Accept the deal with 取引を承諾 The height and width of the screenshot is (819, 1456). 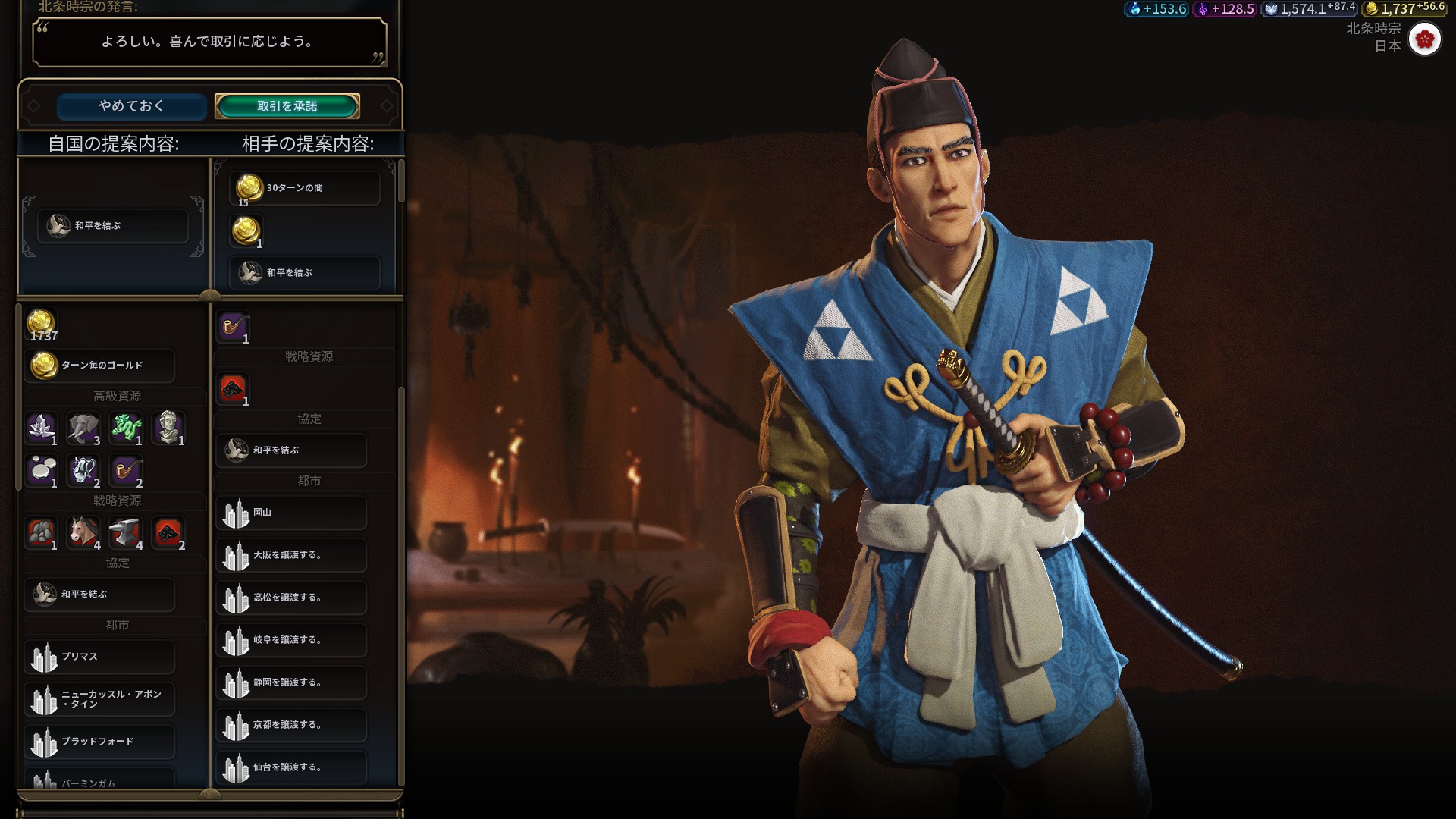(x=287, y=106)
